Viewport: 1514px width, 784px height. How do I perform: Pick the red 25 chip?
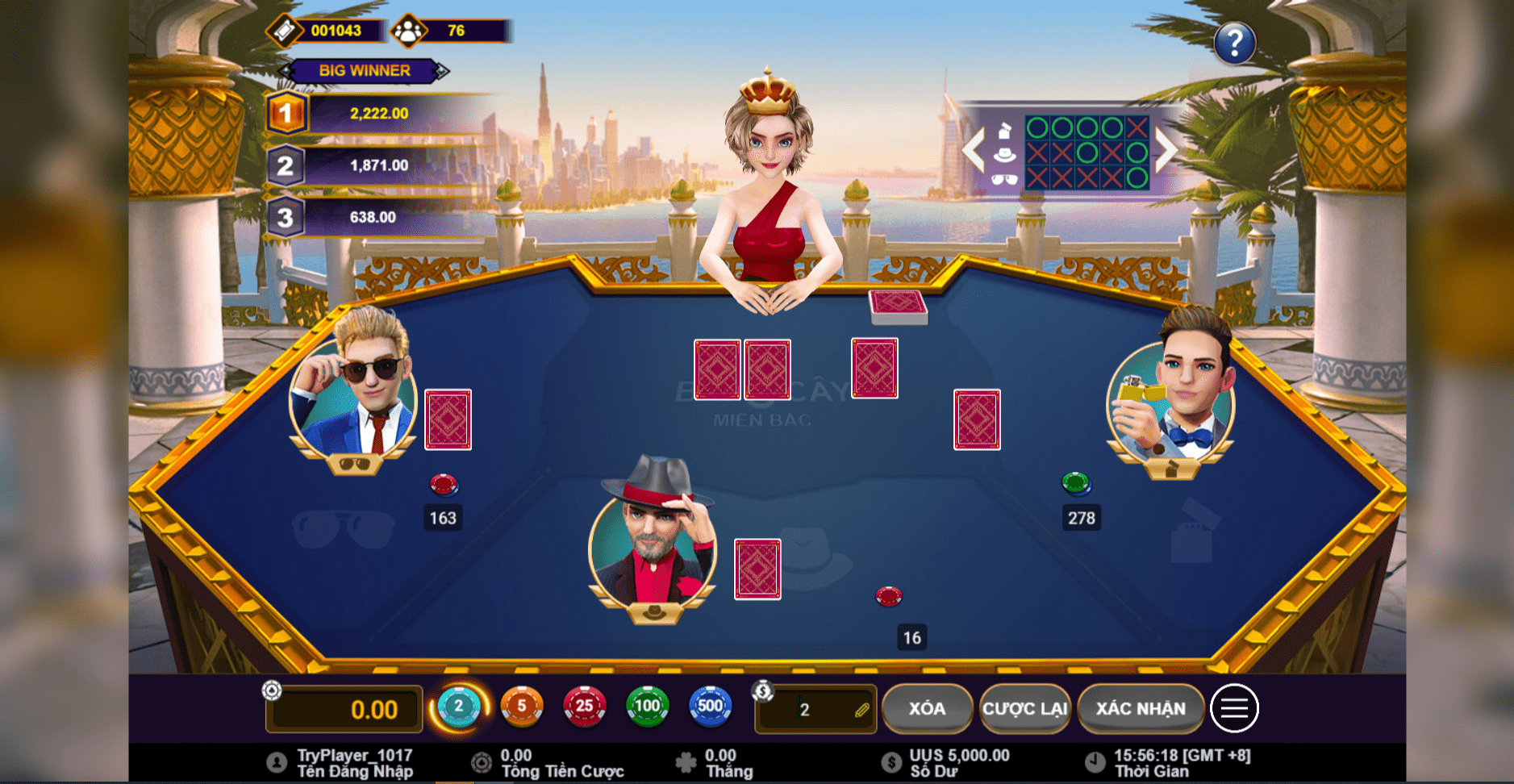pyautogui.click(x=584, y=707)
